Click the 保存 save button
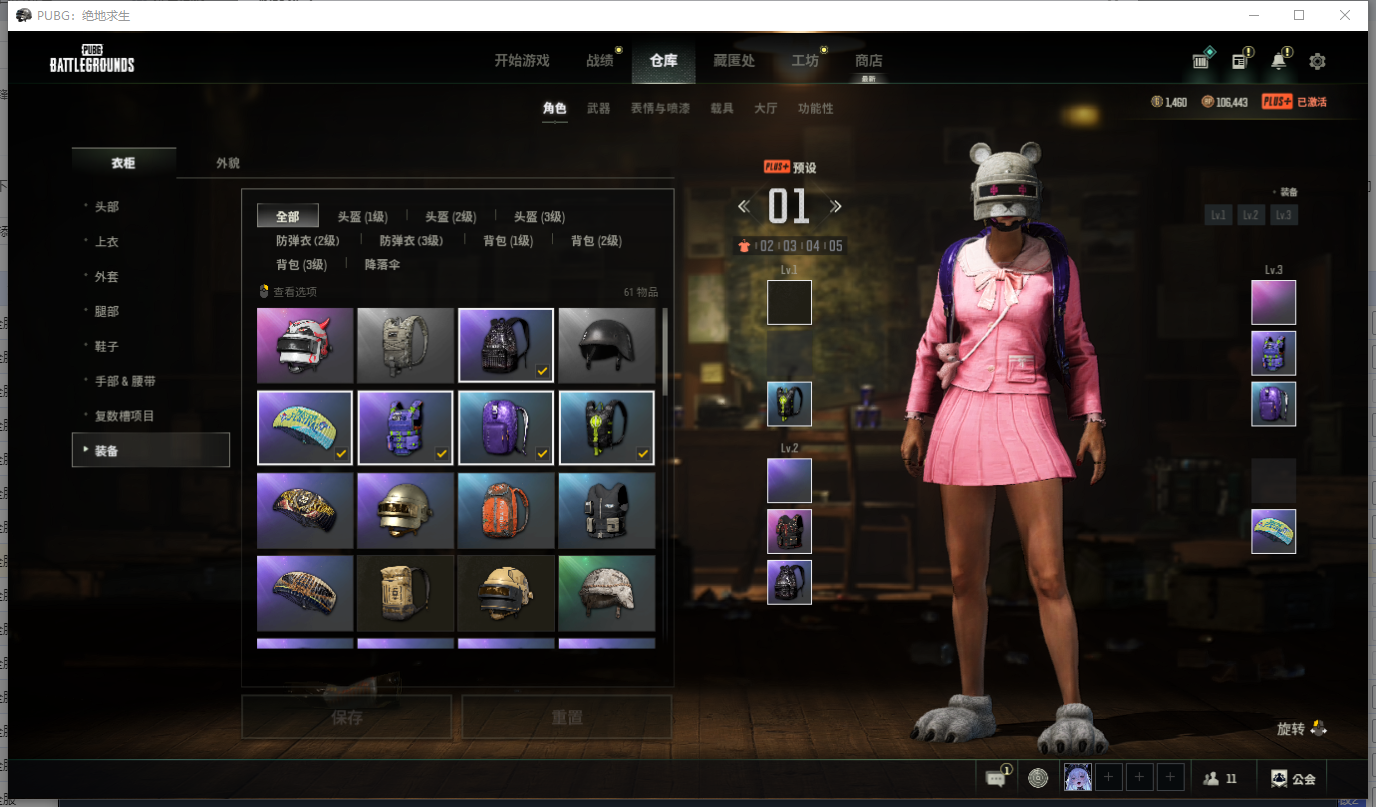Image resolution: width=1376 pixels, height=807 pixels. 346,717
